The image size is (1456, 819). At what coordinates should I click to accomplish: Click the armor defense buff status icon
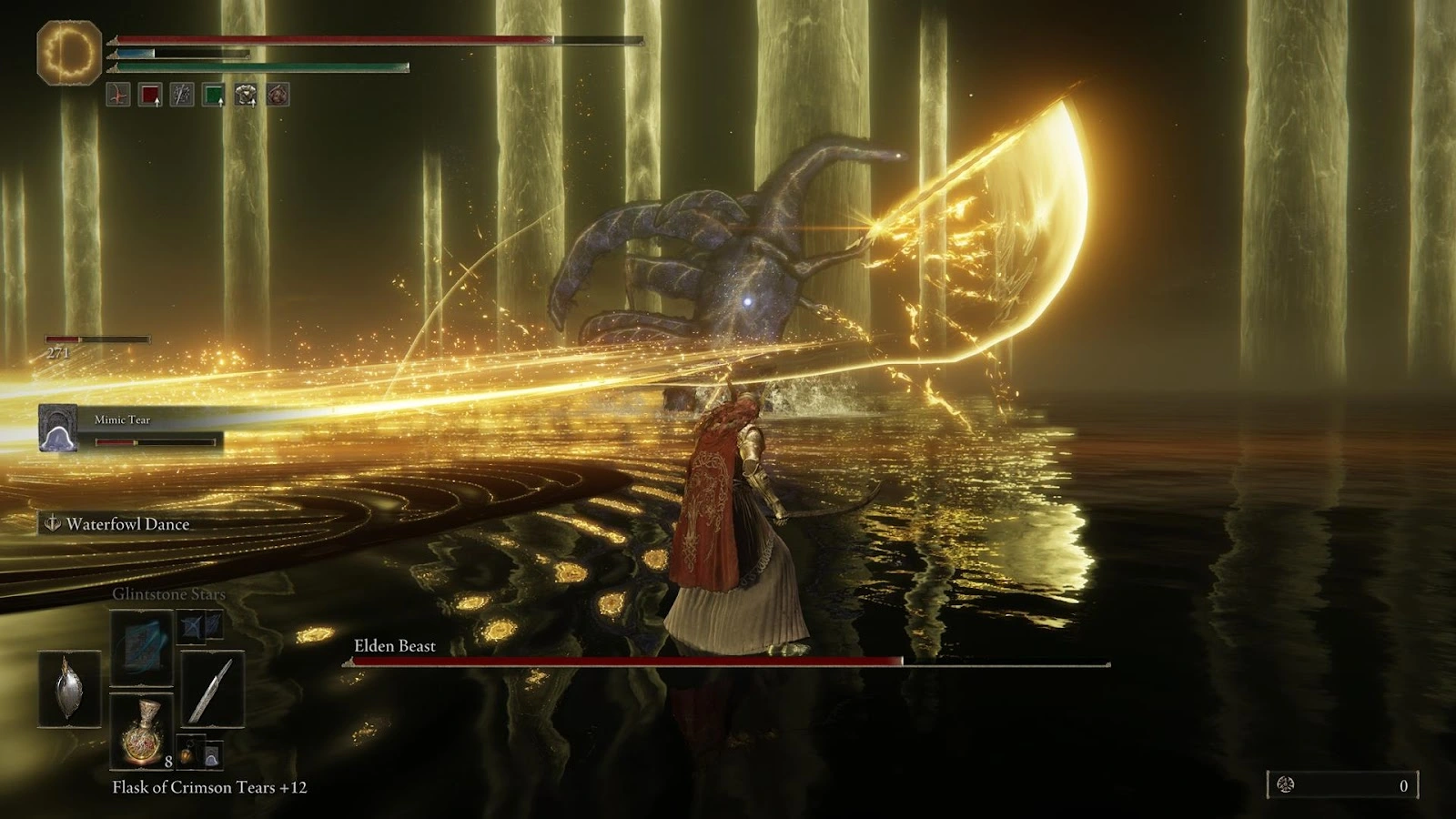[246, 95]
